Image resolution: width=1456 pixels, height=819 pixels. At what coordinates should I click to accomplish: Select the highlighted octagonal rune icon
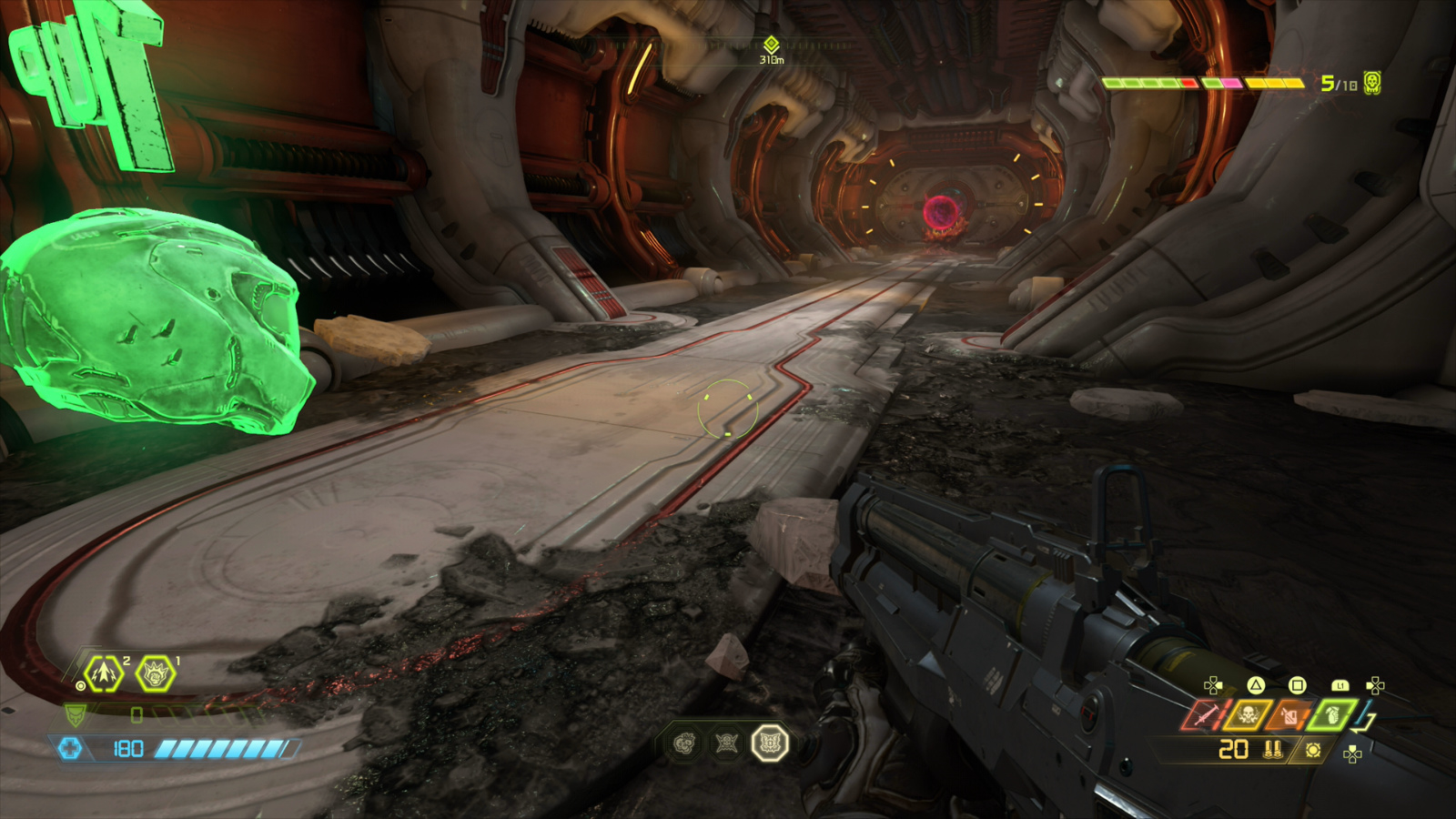click(x=769, y=743)
